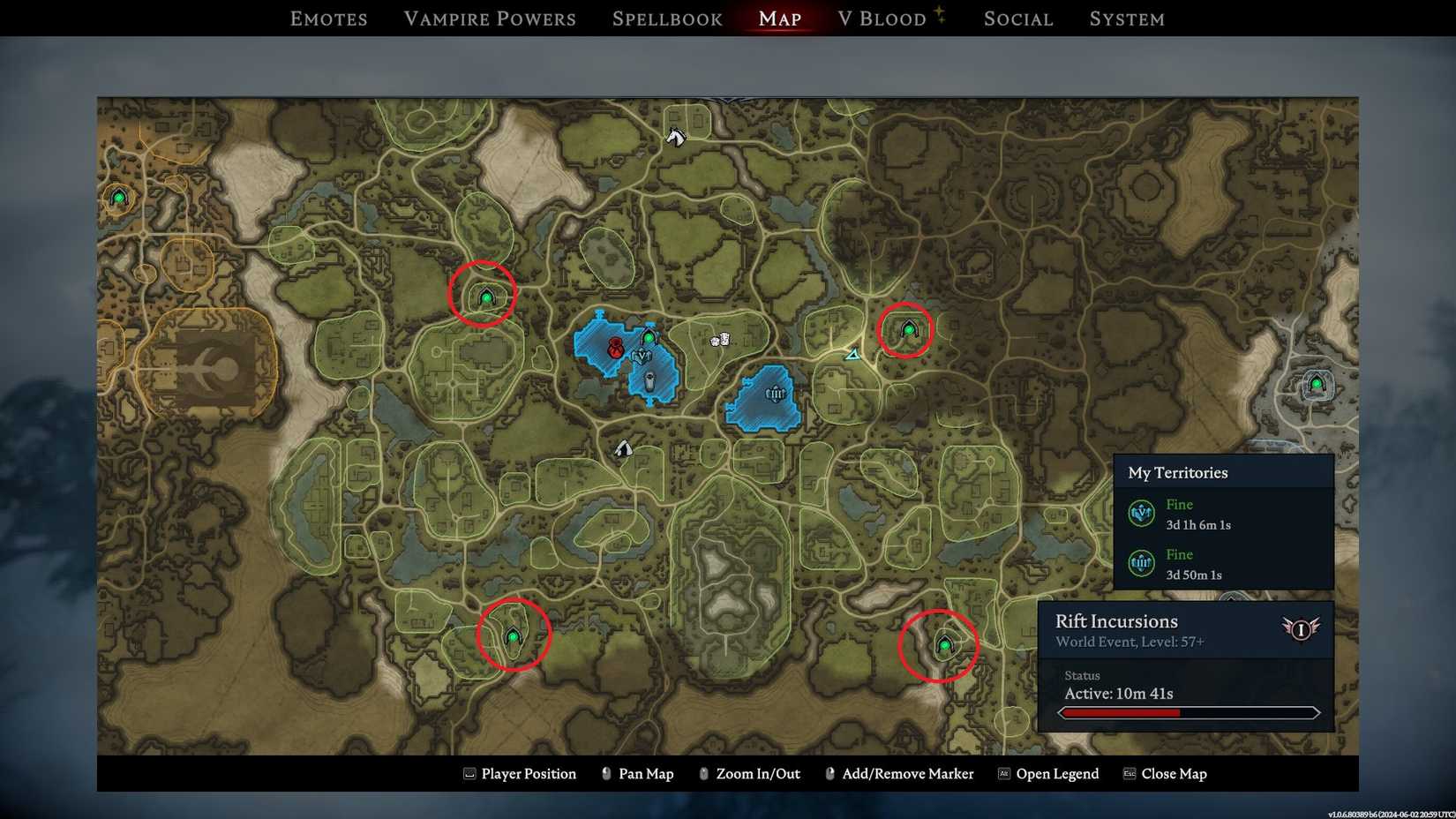Click the Add/Remove Marker control
Viewport: 1456px width, 819px height.
(907, 774)
